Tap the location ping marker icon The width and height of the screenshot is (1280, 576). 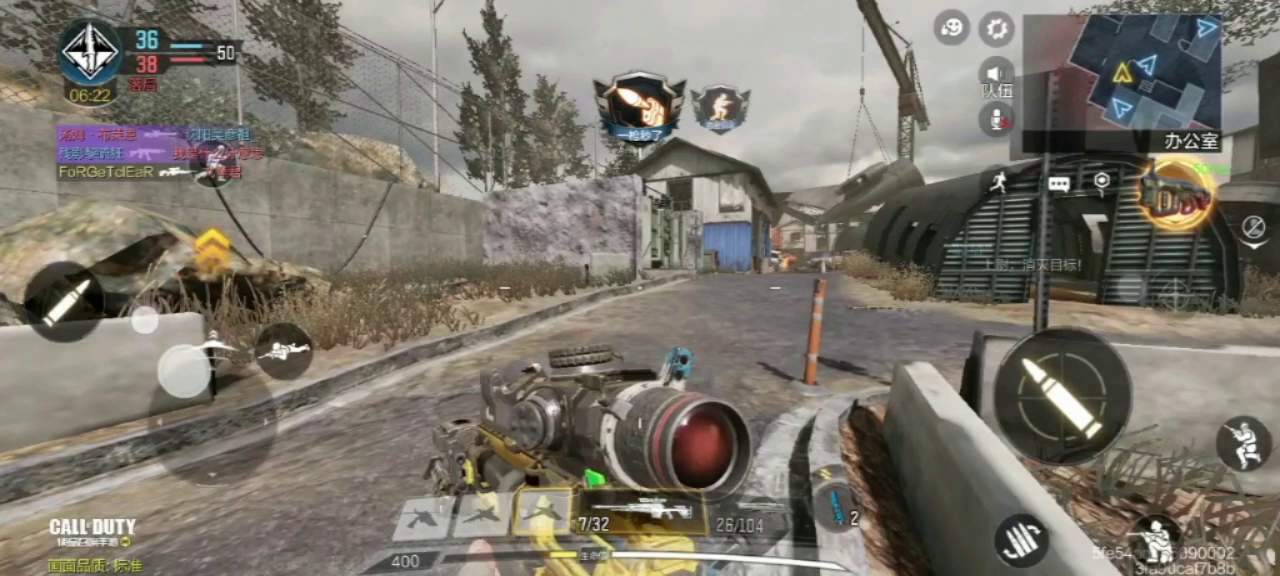1101,182
